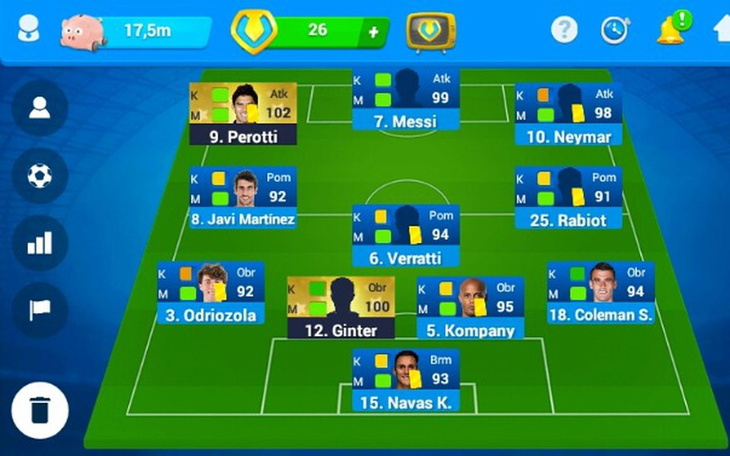Open the clock timers icon
Image resolution: width=730 pixels, height=456 pixels.
click(x=614, y=30)
